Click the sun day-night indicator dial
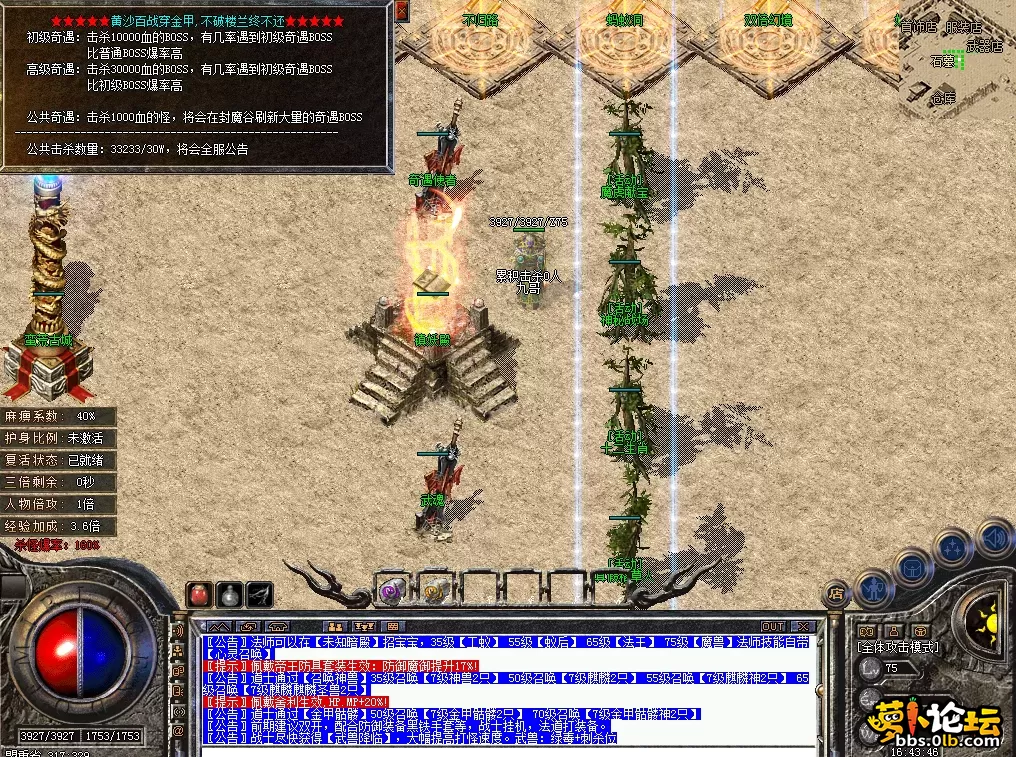 (983, 621)
